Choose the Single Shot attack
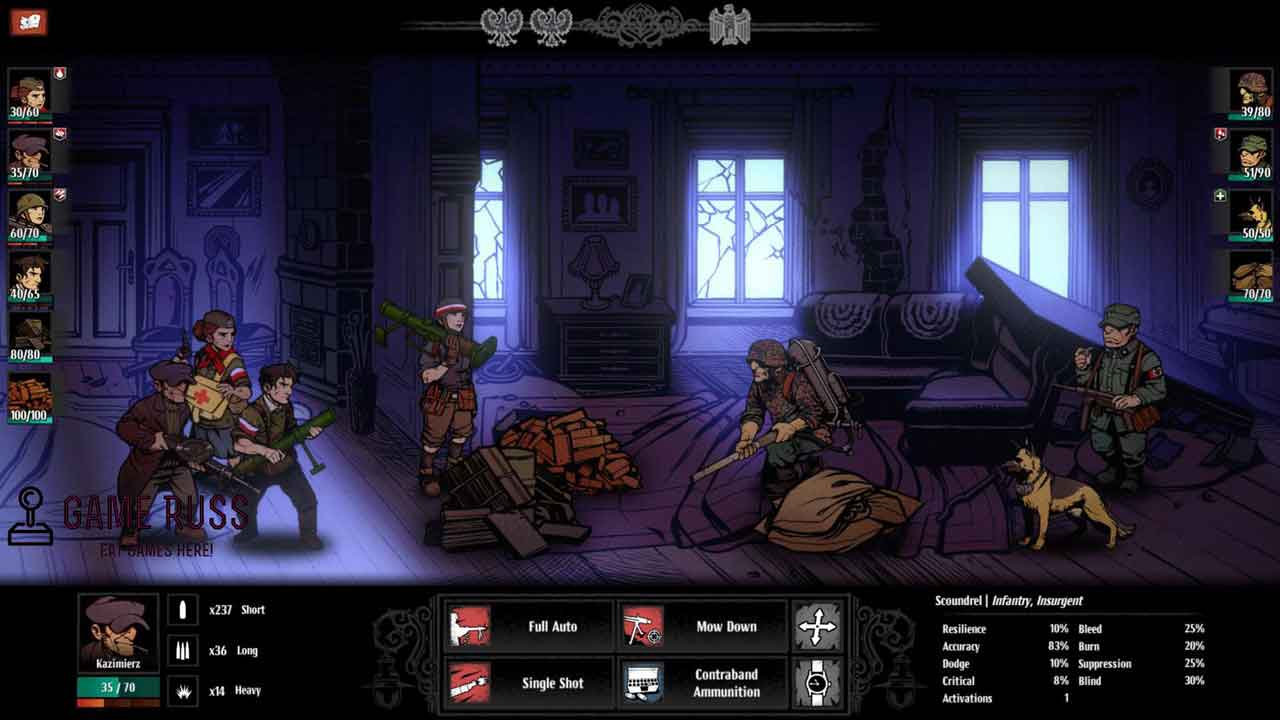This screenshot has width=1280, height=720. (527, 683)
